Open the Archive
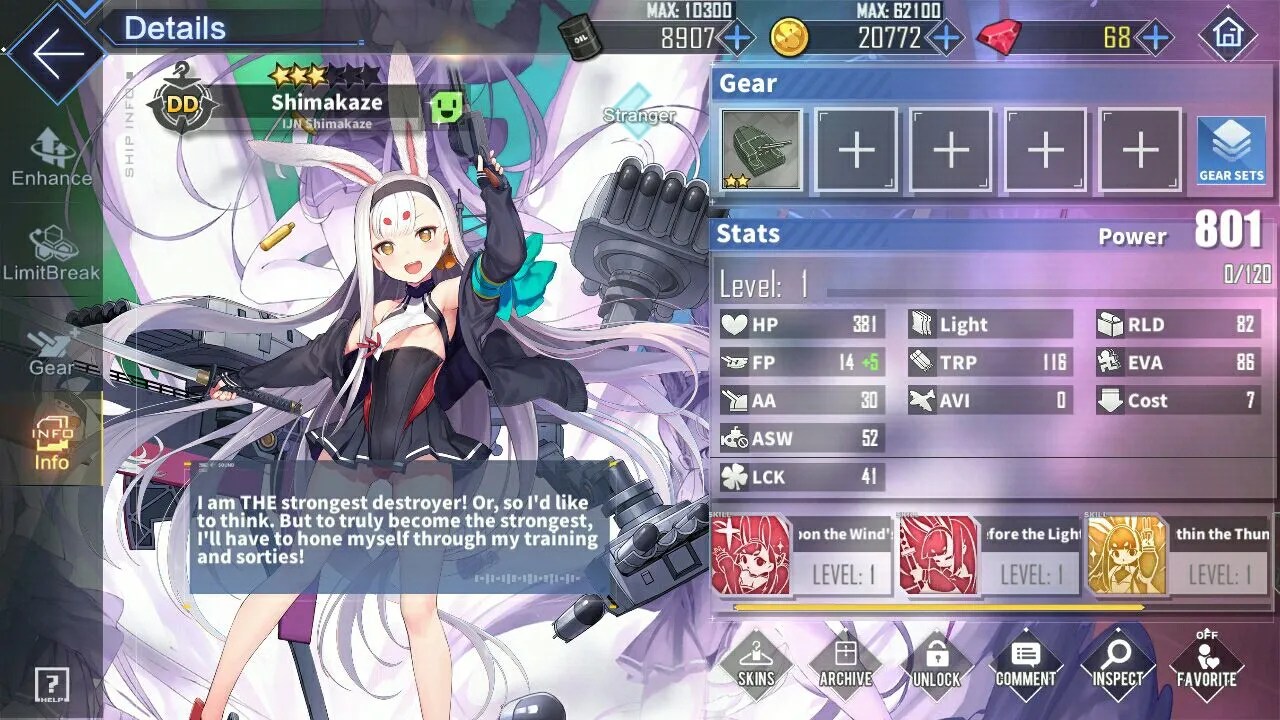 tap(845, 664)
